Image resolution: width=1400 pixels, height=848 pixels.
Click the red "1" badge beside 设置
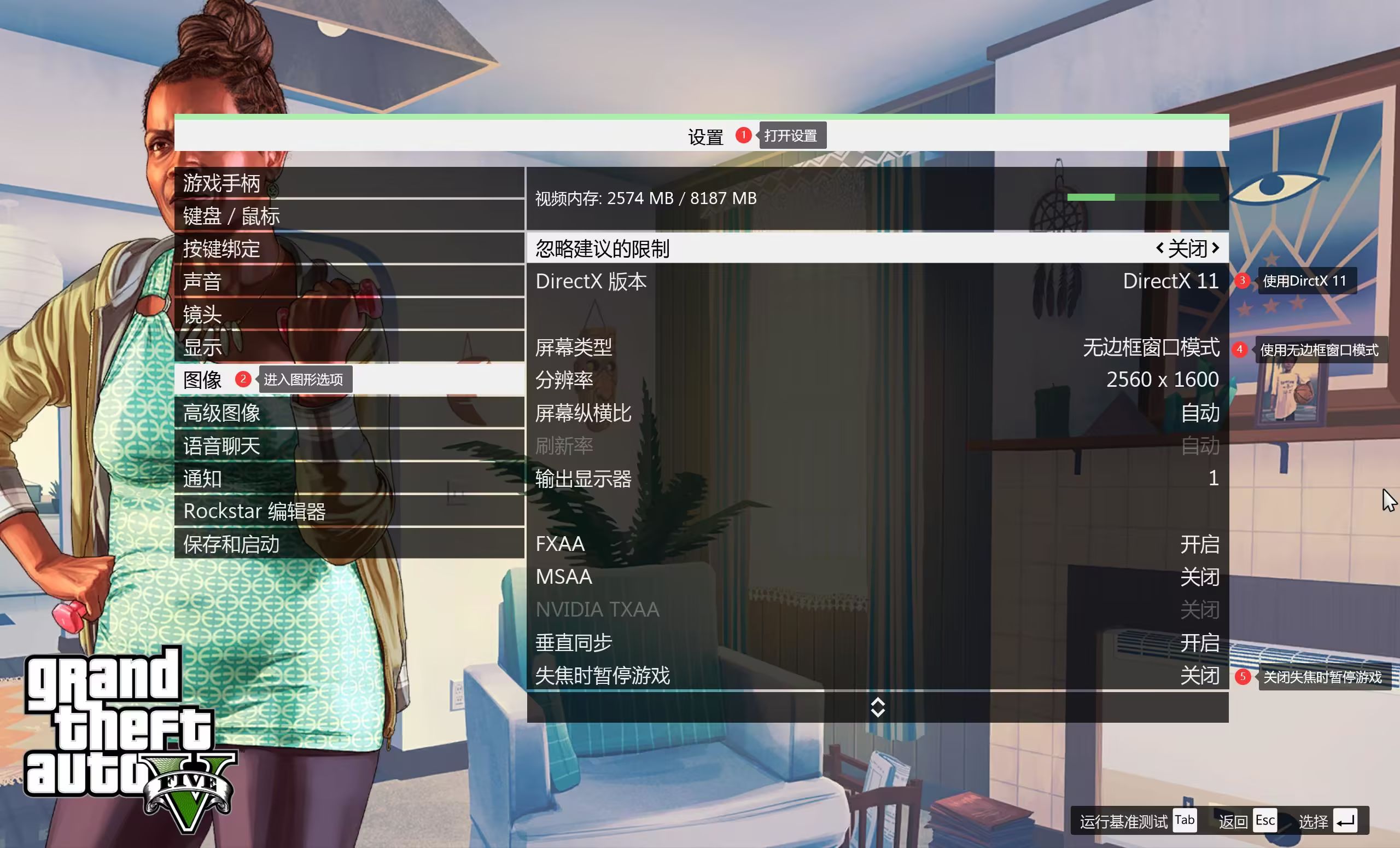tap(744, 136)
